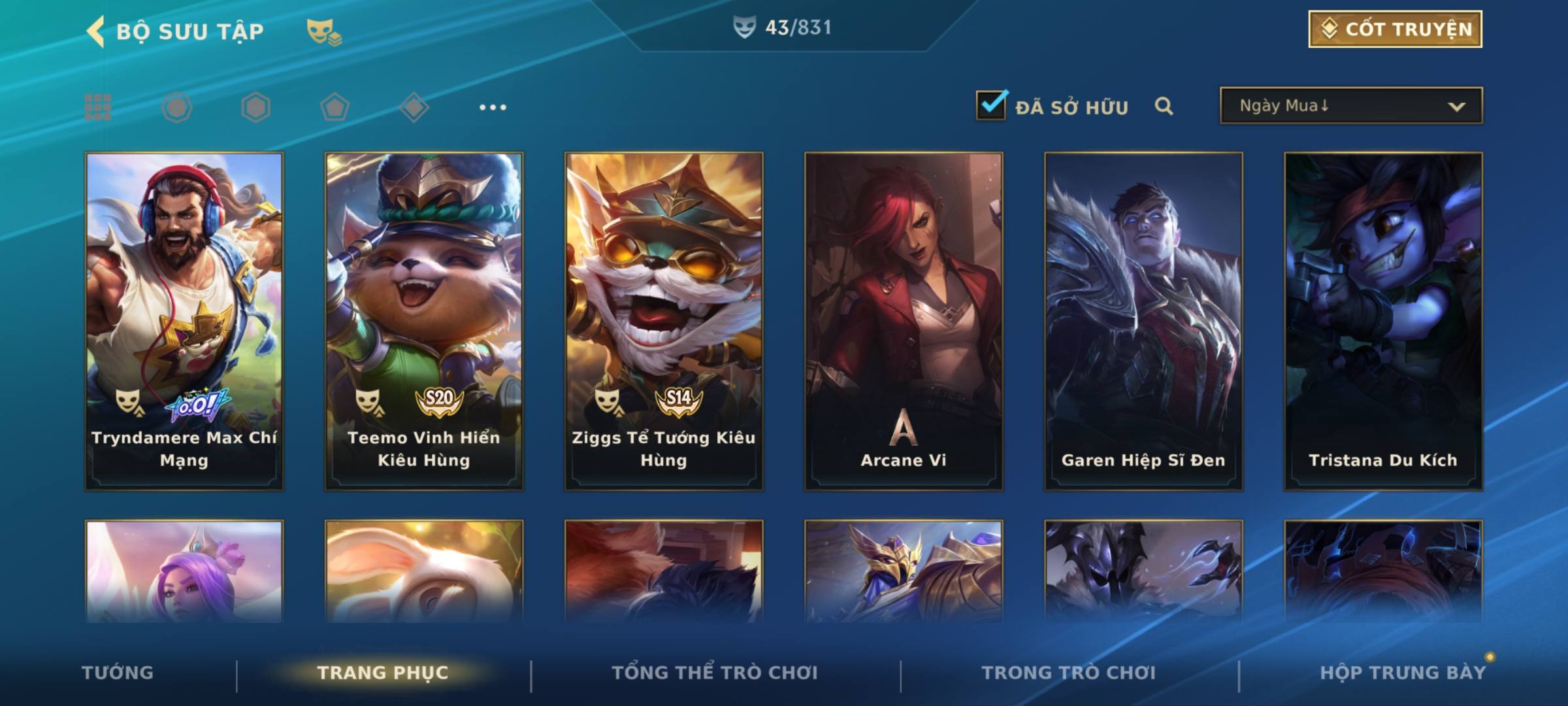Go to the Hộp Trưng Bày tab
The image size is (1568, 706).
coord(1403,673)
